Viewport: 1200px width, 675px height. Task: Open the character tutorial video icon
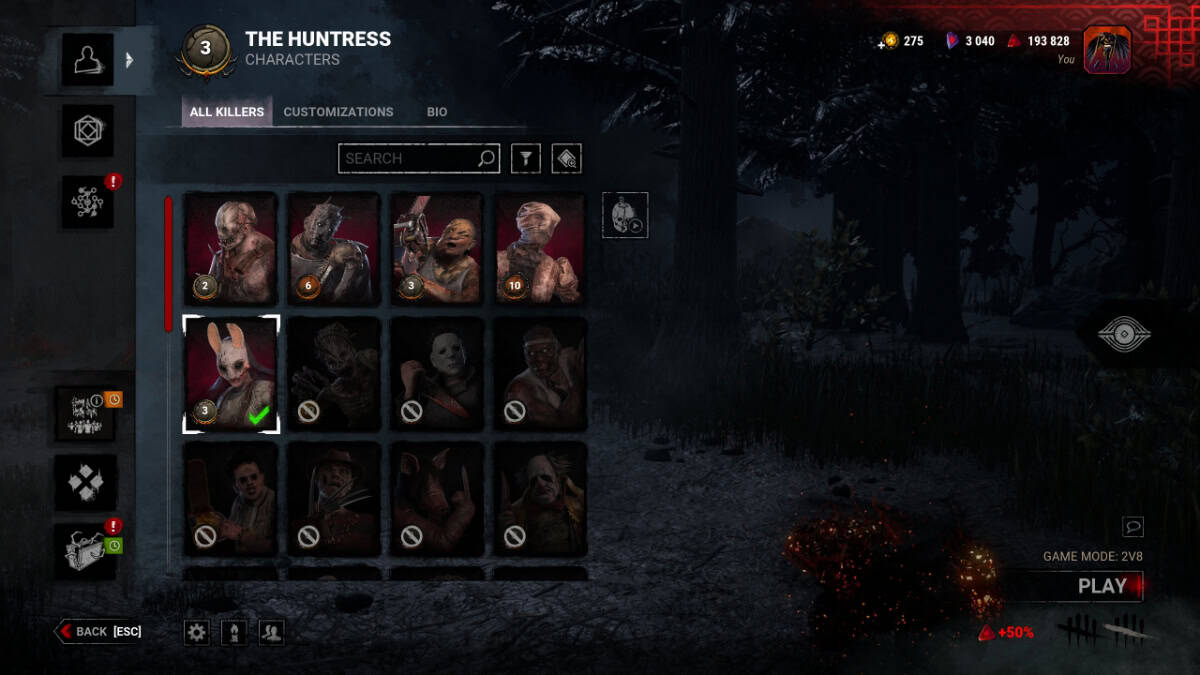625,215
